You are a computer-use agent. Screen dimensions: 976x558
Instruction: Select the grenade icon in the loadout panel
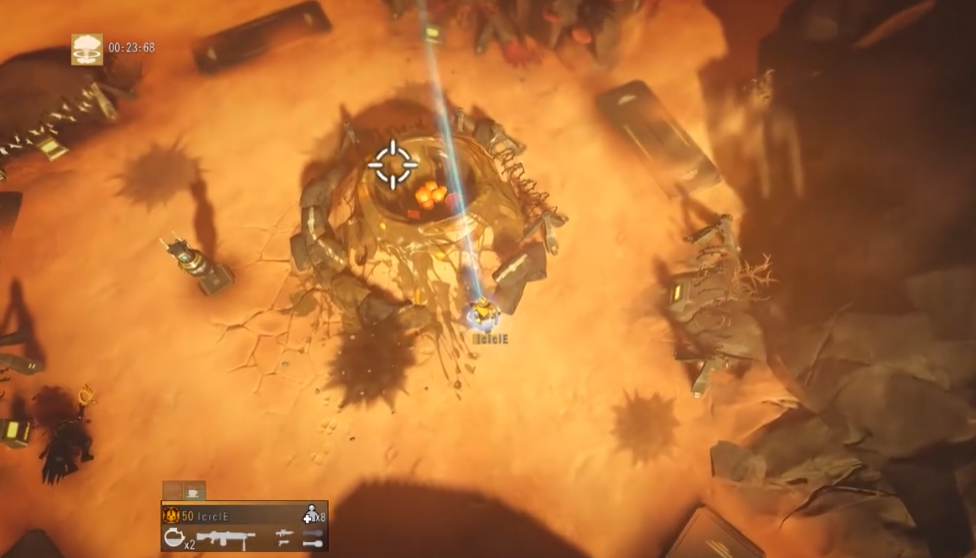pyautogui.click(x=173, y=538)
